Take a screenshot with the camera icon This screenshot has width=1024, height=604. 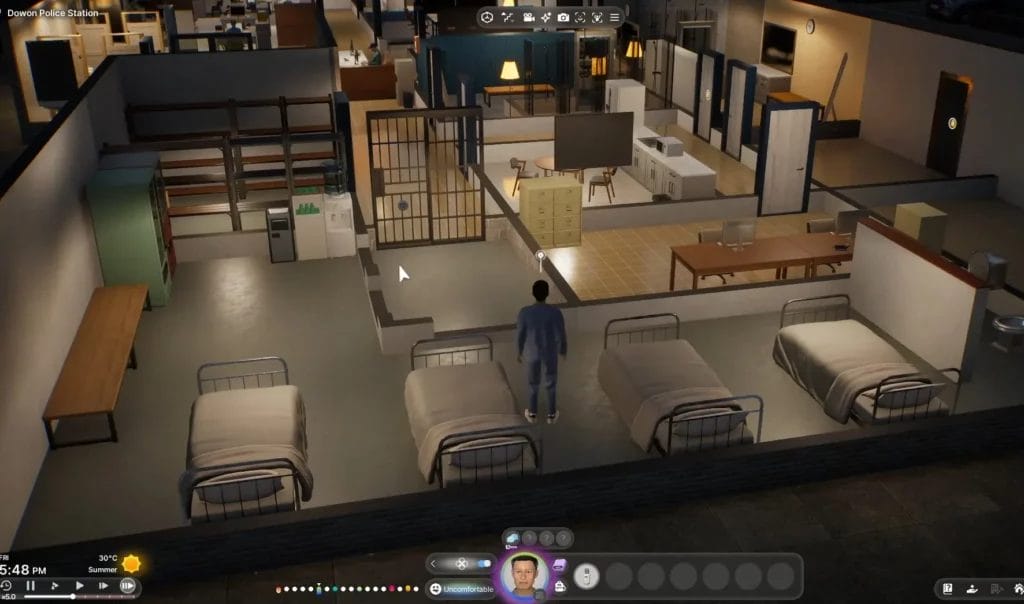click(x=563, y=17)
